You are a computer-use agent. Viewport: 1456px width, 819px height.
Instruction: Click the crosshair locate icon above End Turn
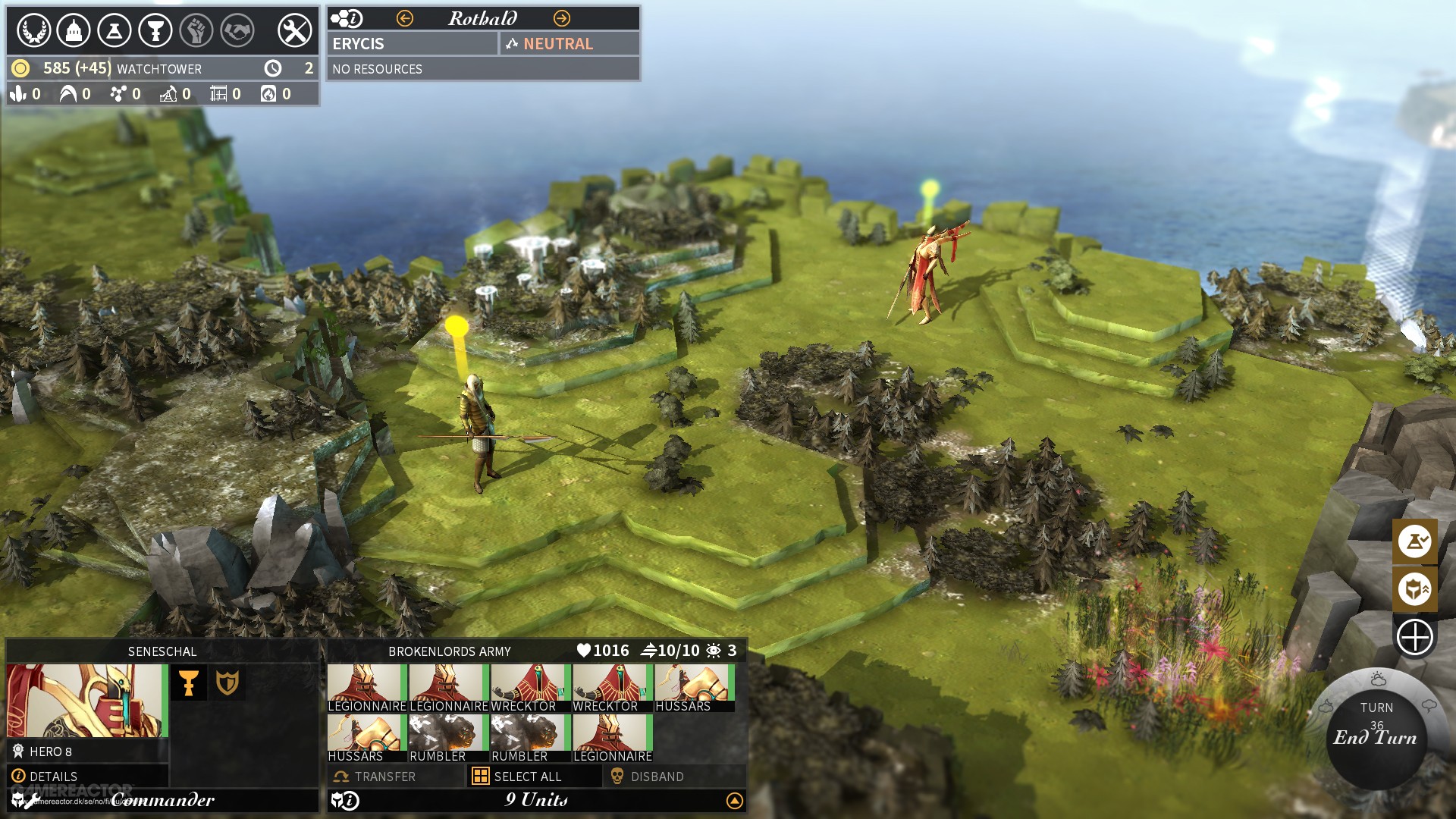tap(1415, 637)
